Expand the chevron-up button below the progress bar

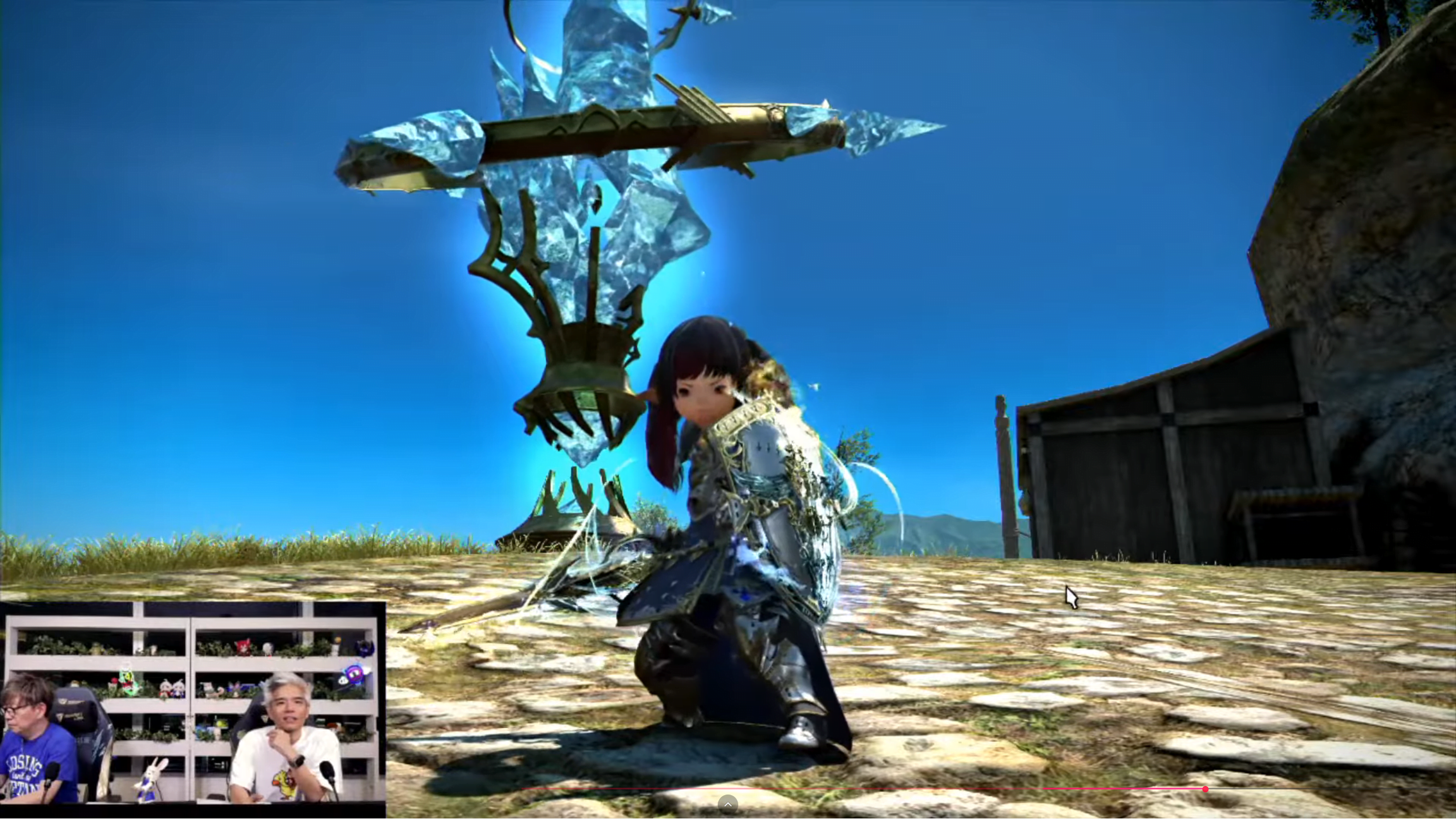[727, 804]
